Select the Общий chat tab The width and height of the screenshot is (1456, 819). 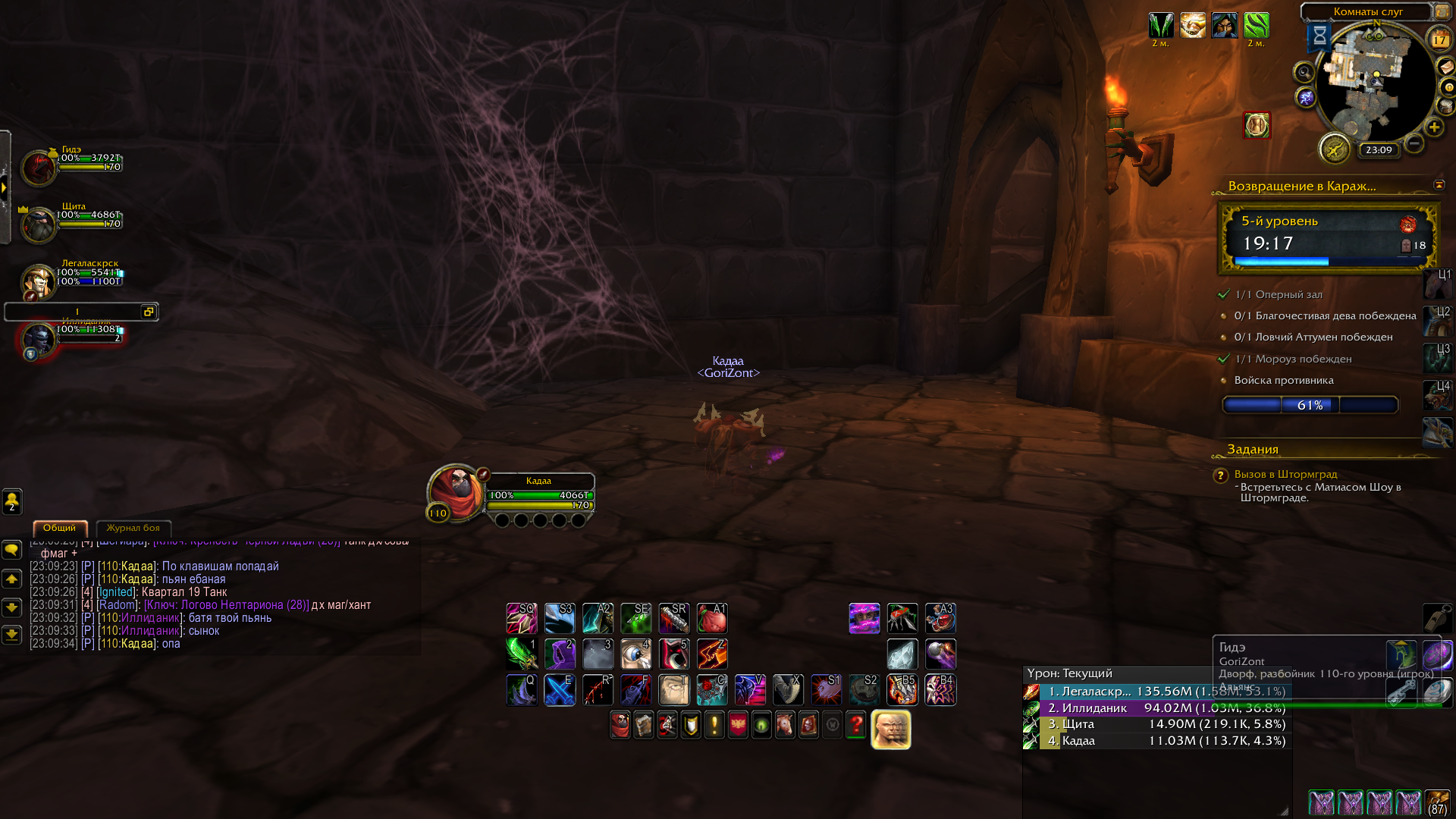pos(60,528)
